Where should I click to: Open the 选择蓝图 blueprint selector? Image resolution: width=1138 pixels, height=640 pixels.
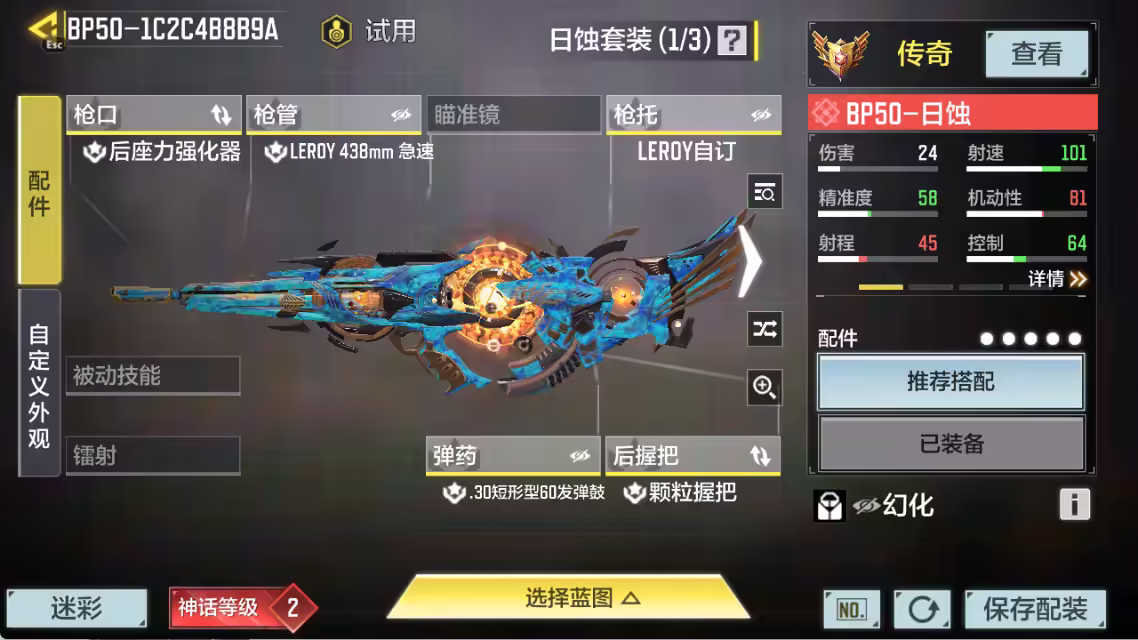(x=568, y=599)
